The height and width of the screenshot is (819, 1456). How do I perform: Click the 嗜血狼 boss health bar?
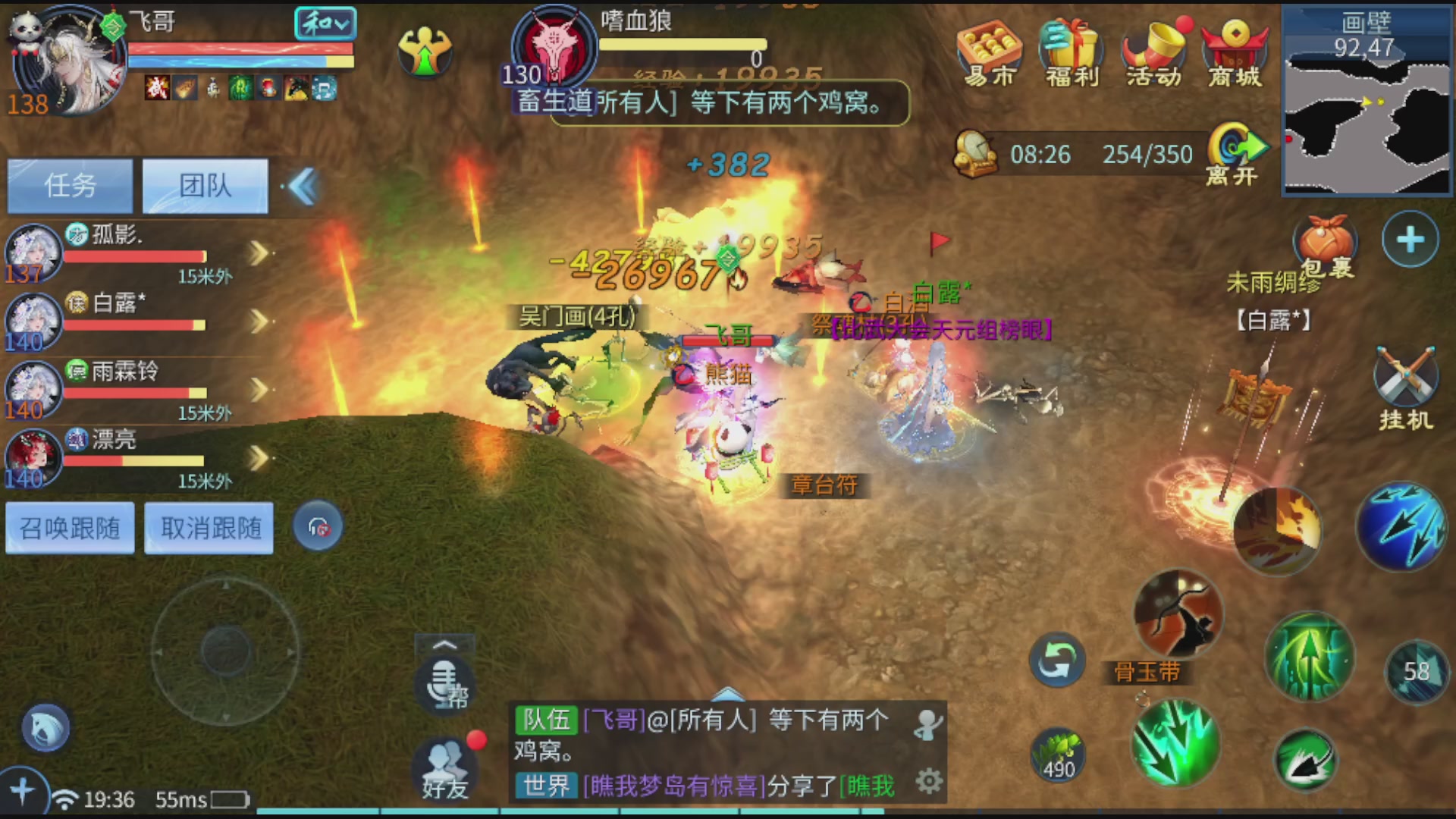pos(682,44)
